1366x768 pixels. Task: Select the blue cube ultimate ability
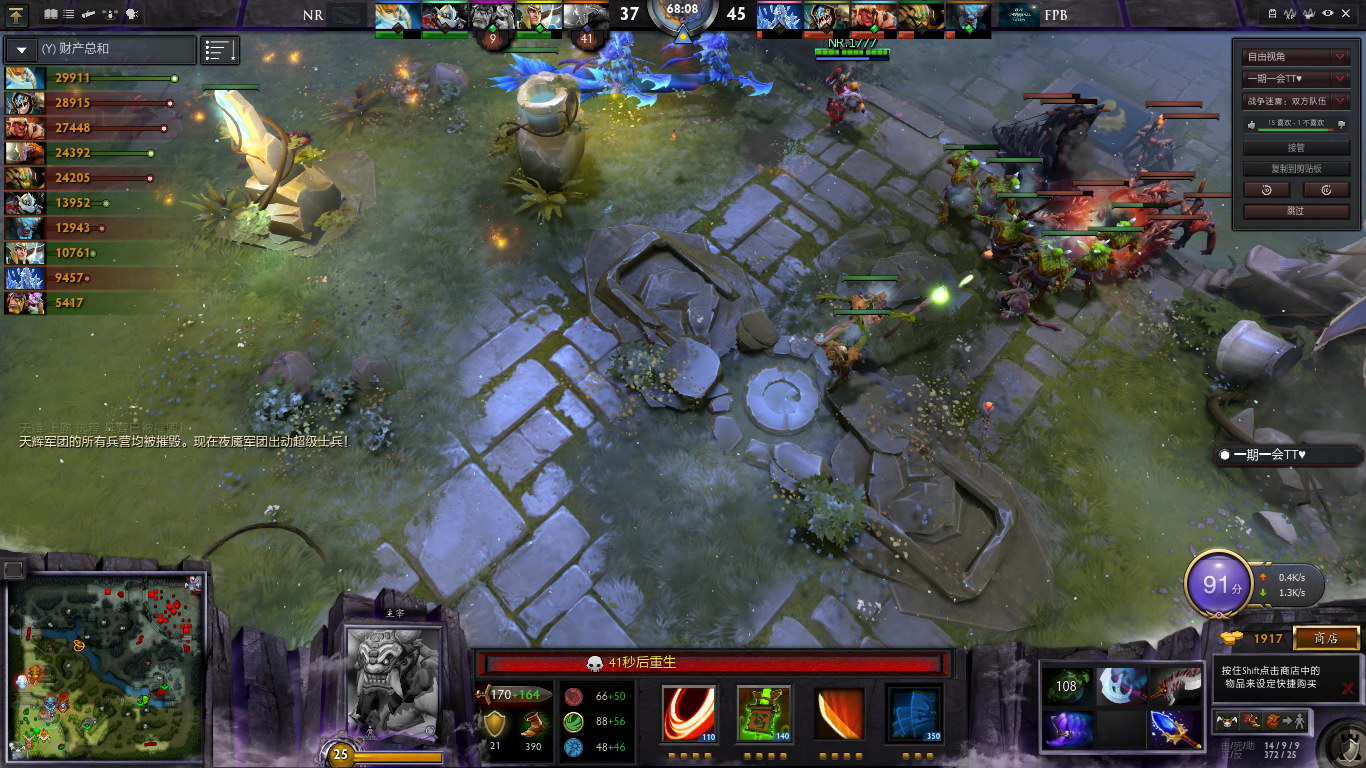click(914, 712)
